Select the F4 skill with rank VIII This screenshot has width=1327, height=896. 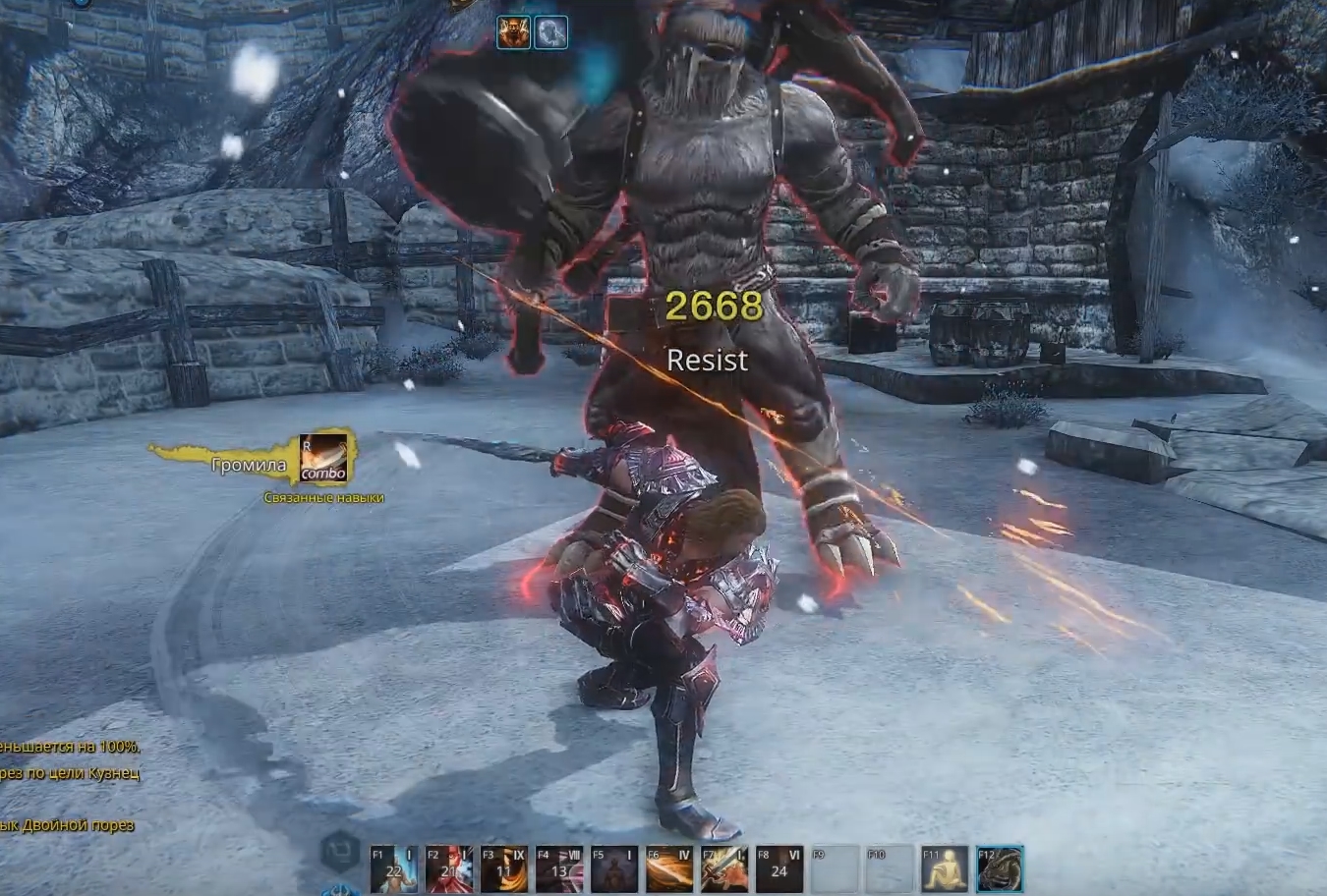tap(558, 868)
